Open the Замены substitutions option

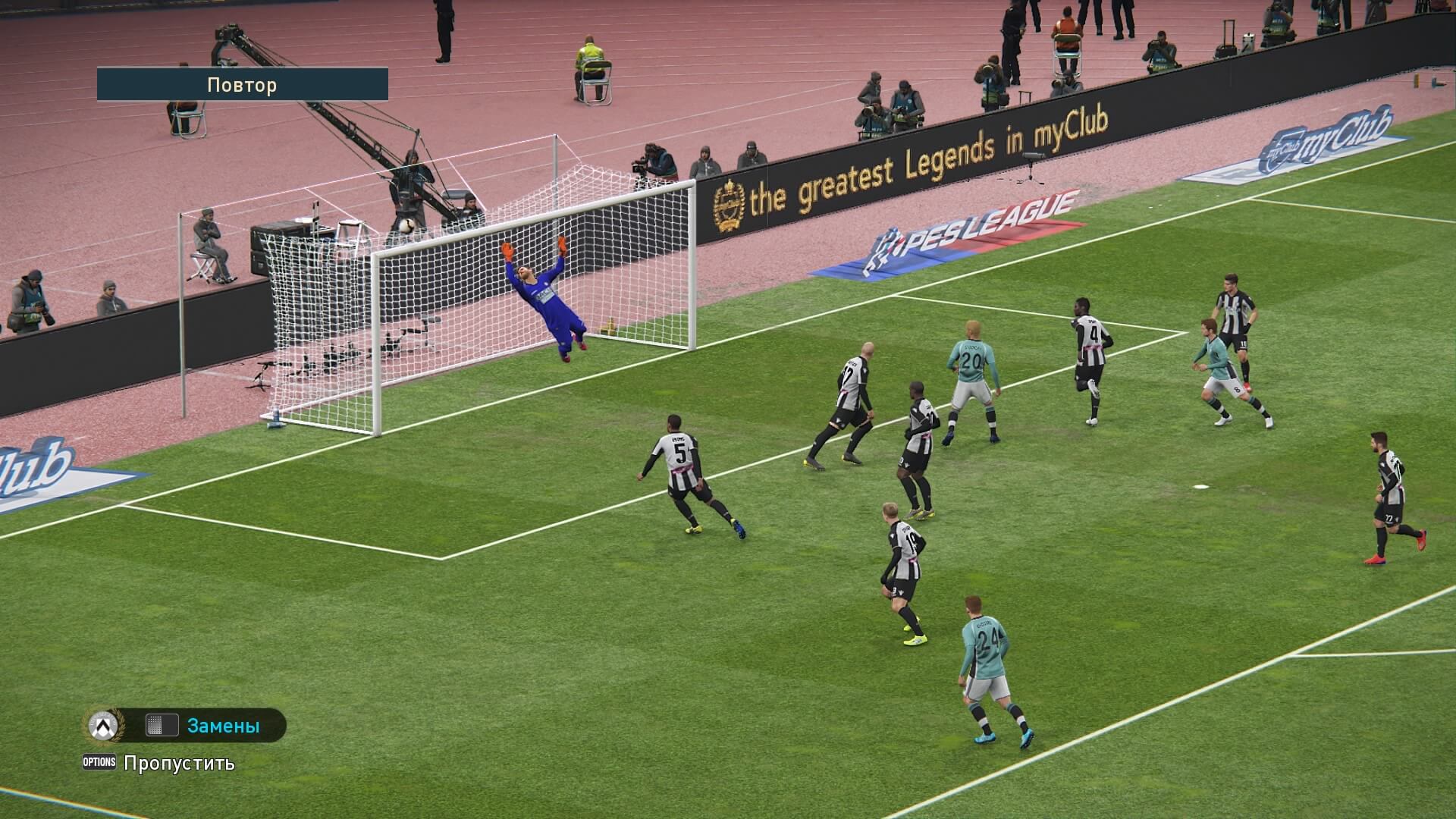click(x=222, y=726)
